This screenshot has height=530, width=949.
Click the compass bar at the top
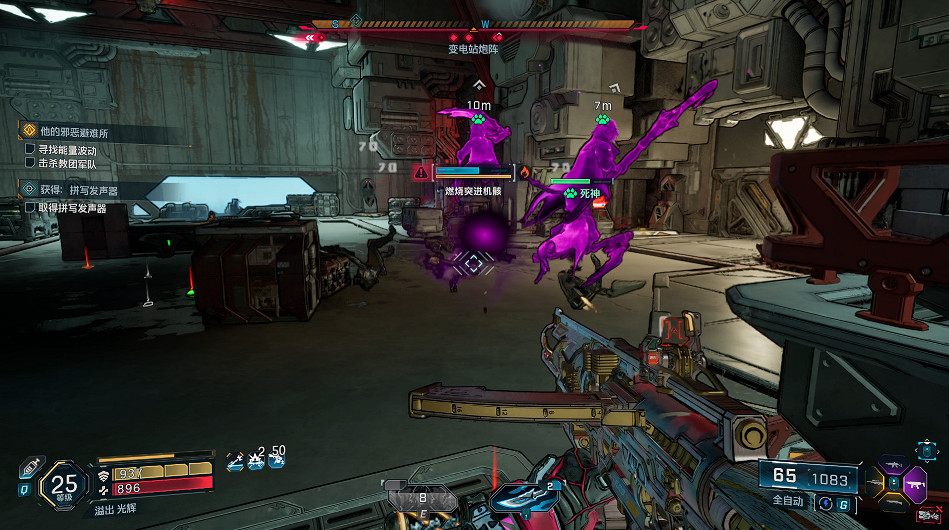[x=473, y=24]
